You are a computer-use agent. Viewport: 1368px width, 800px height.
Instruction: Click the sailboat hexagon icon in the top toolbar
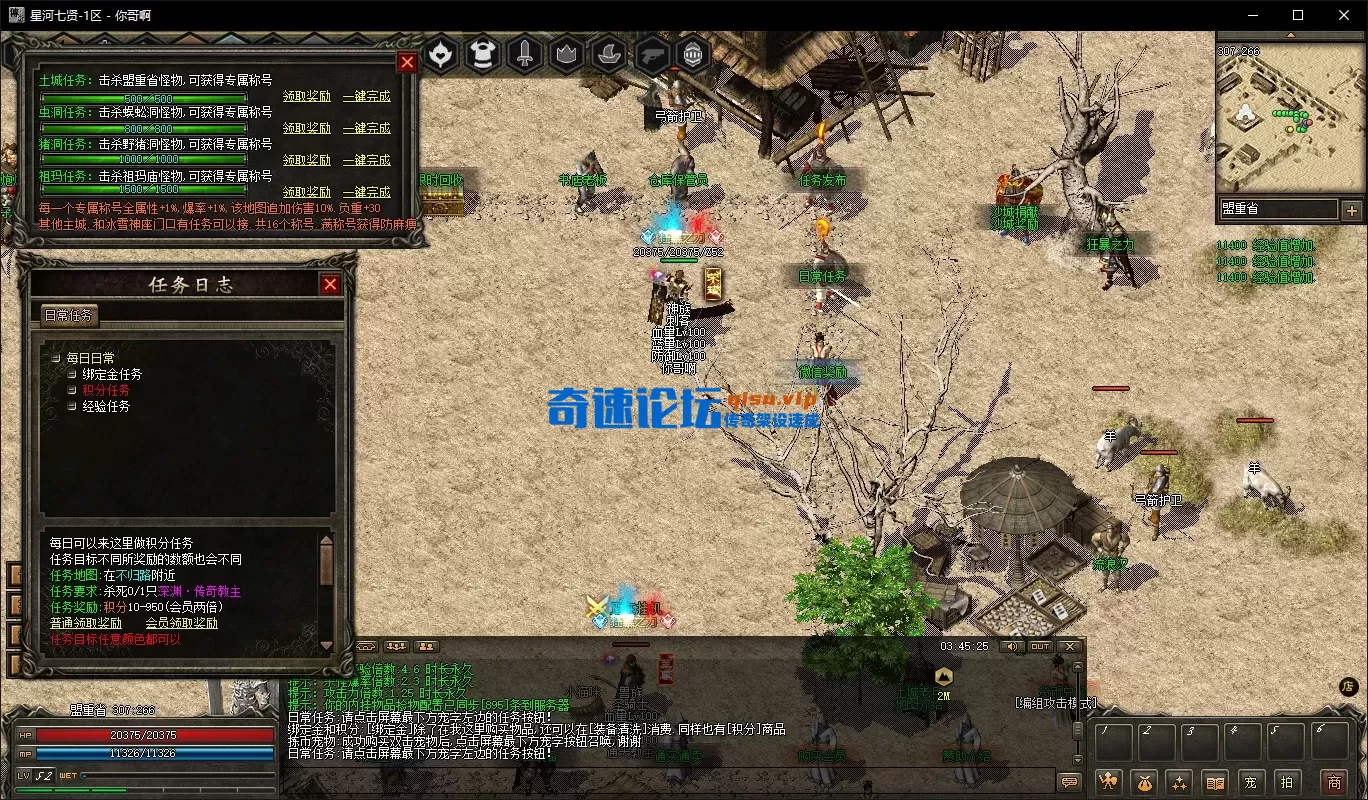pos(608,54)
